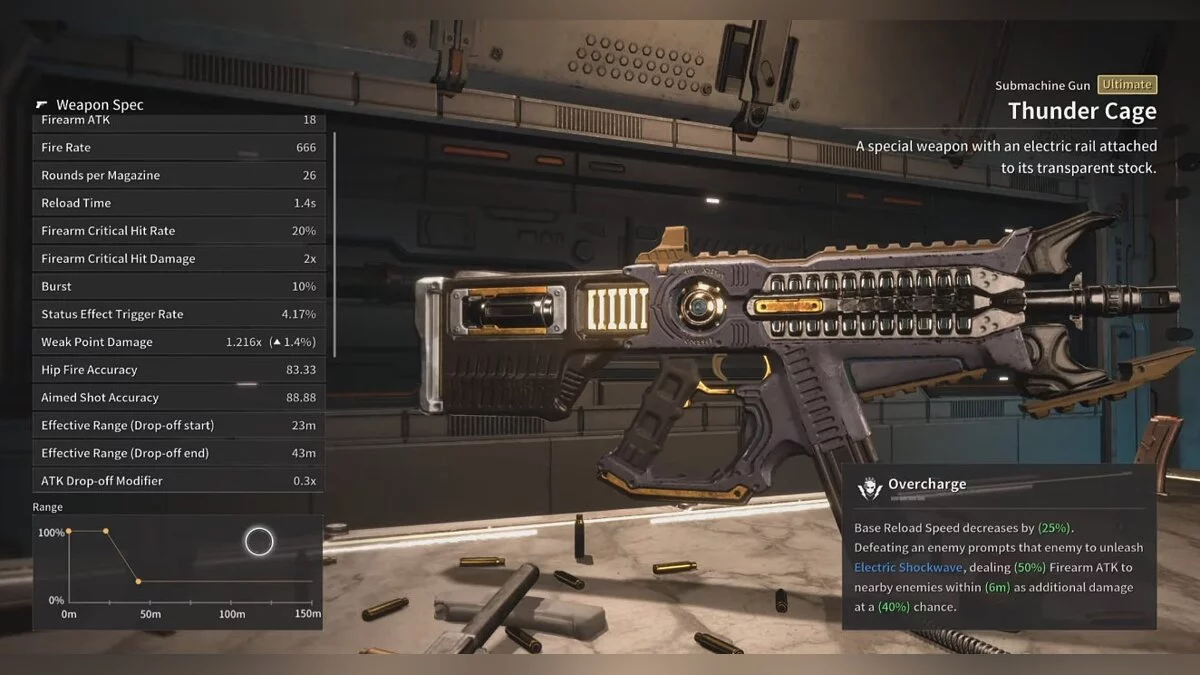Click the Status Effect Trigger Rate row
Image resolution: width=1200 pixels, height=675 pixels.
pos(178,314)
